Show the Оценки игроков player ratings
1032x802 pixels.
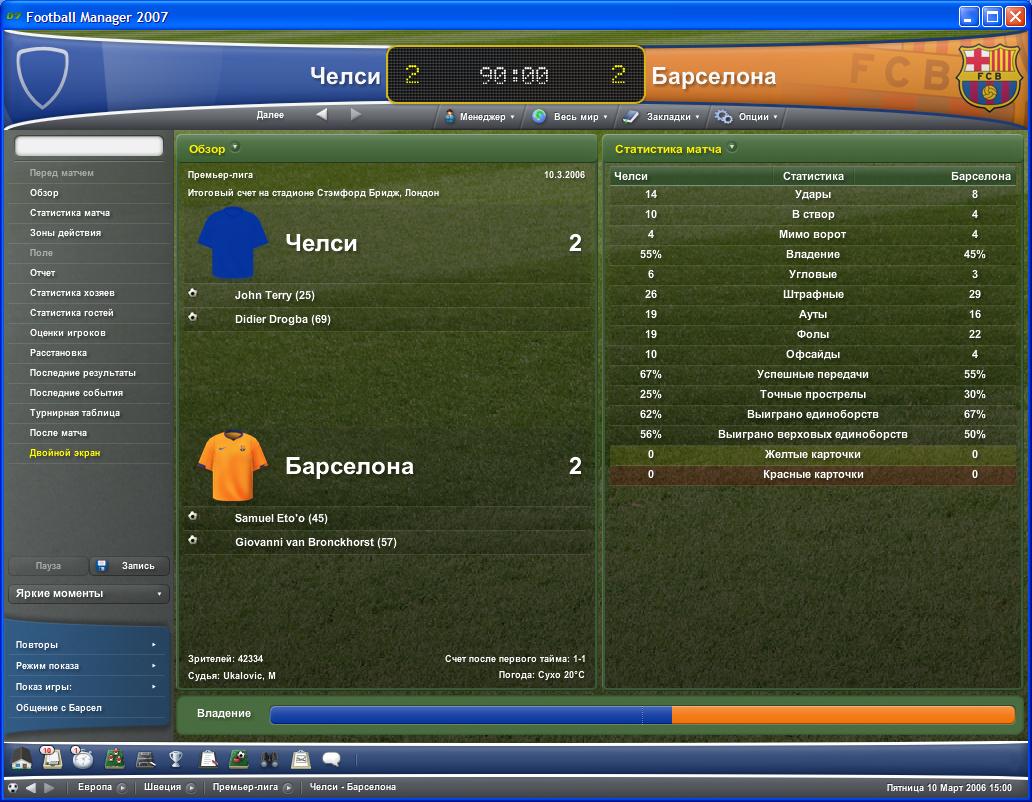[x=67, y=333]
